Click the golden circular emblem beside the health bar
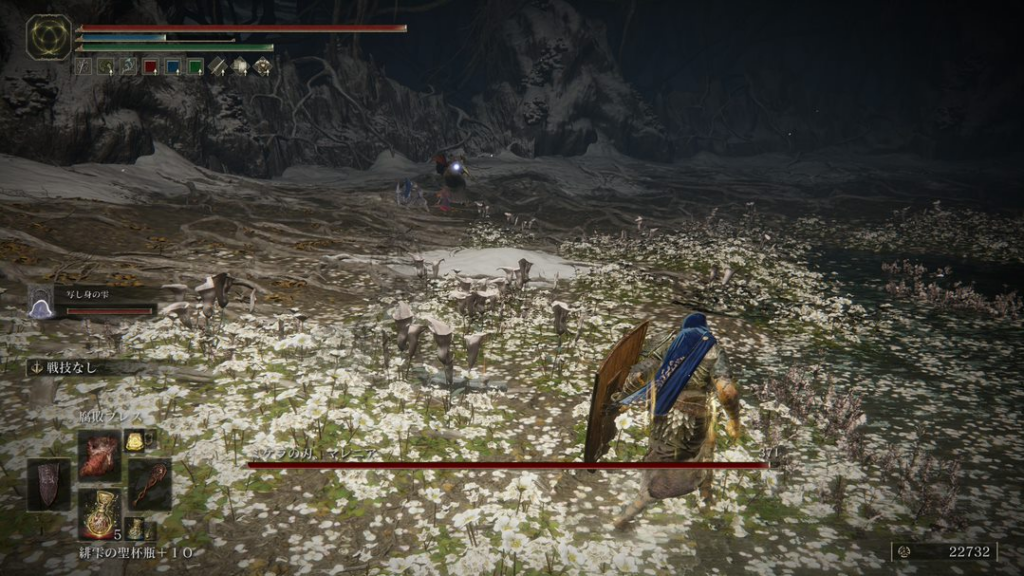 tap(48, 37)
